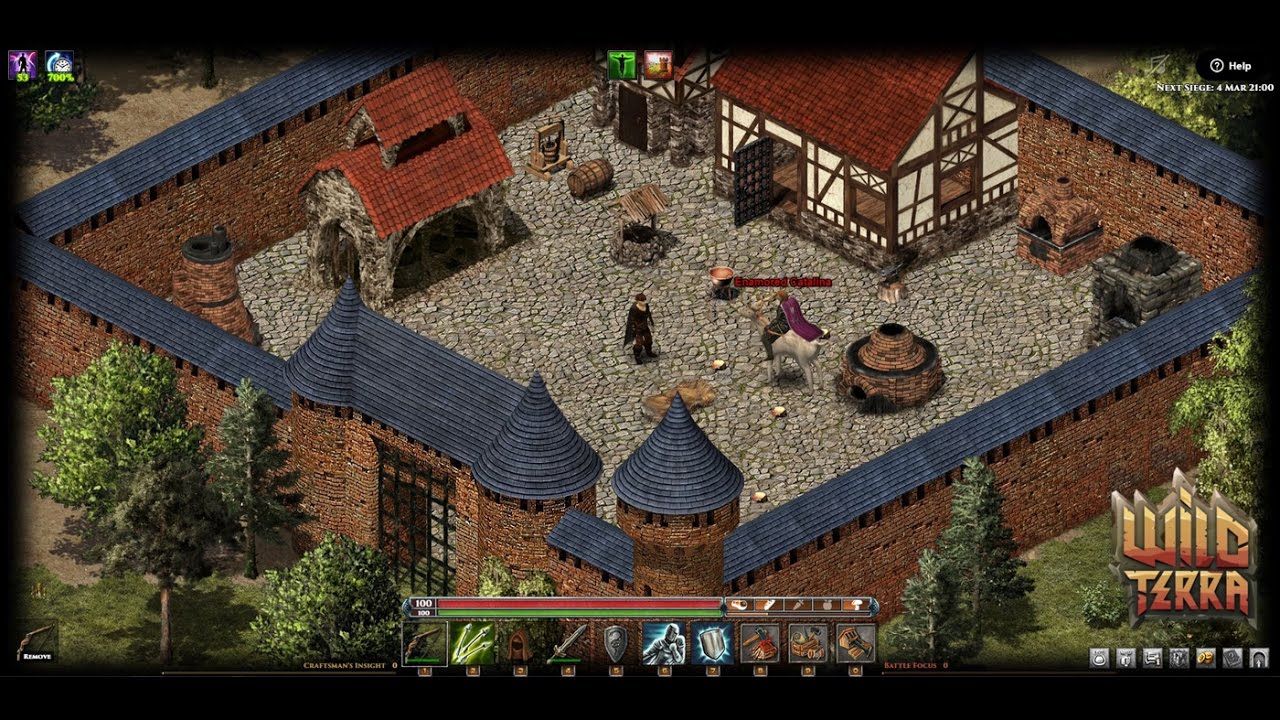Image resolution: width=1280 pixels, height=720 pixels.
Task: Open the bag inventory icon
Action: point(1100,658)
